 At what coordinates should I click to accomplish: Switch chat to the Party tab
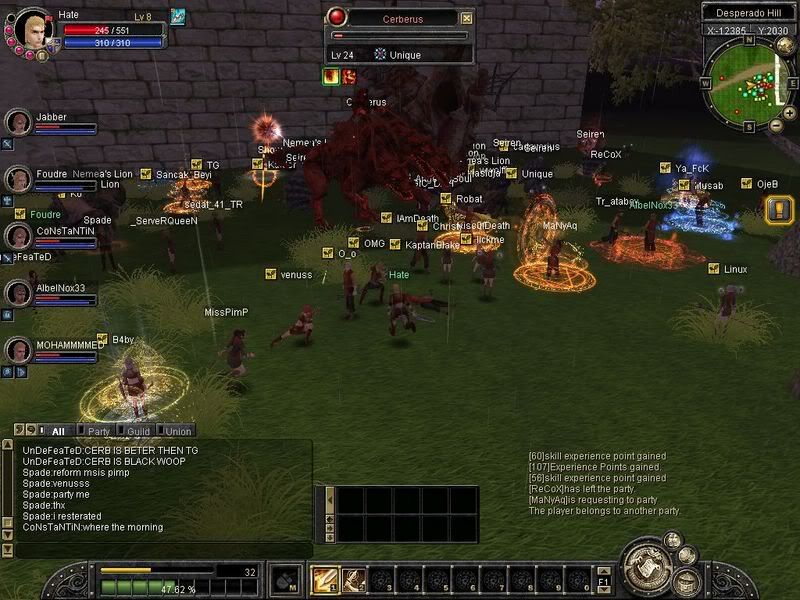click(99, 431)
